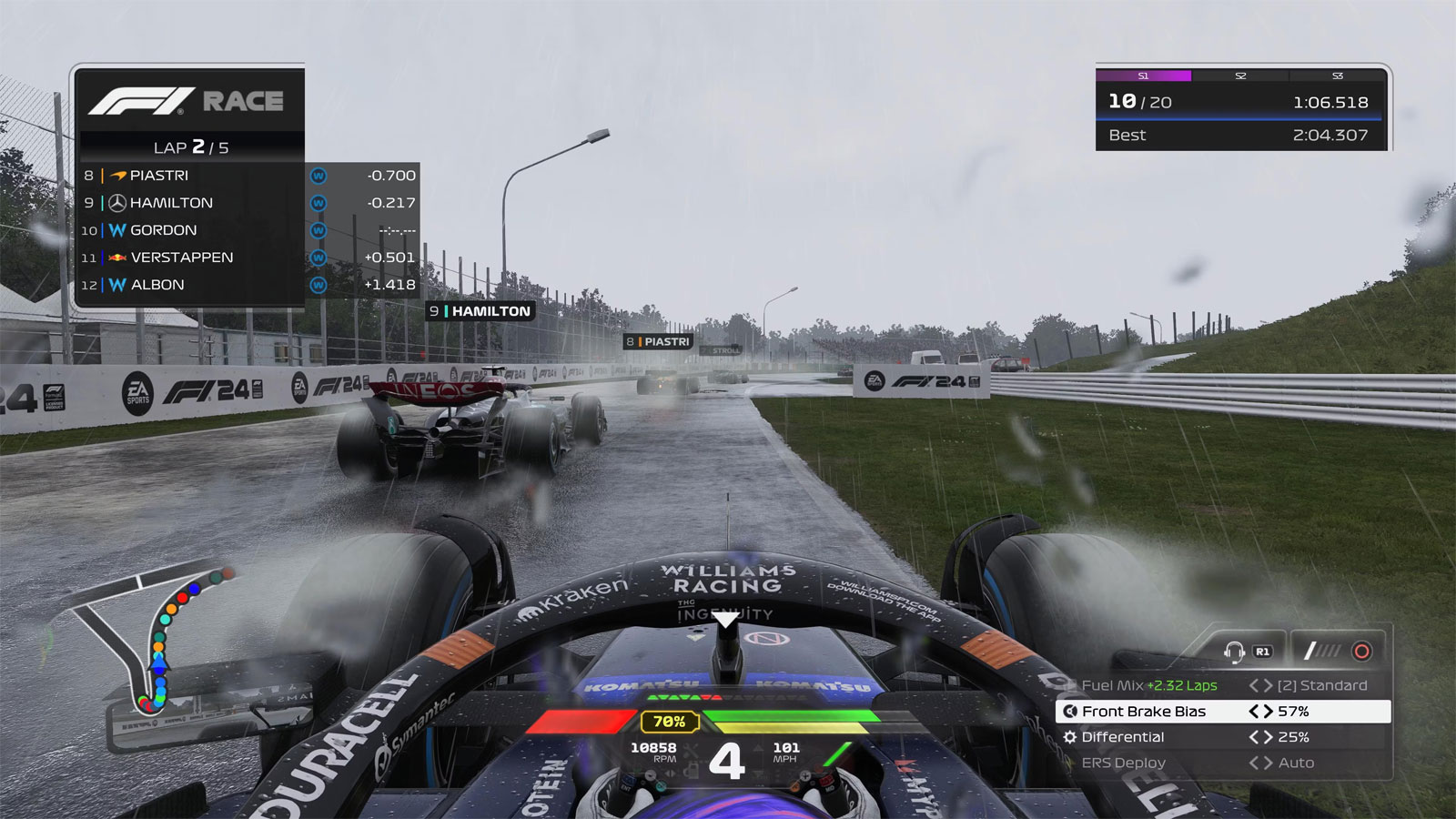Click the Mercedes logo next to Hamilton
Screen dimensions: 1456x819
point(116,202)
